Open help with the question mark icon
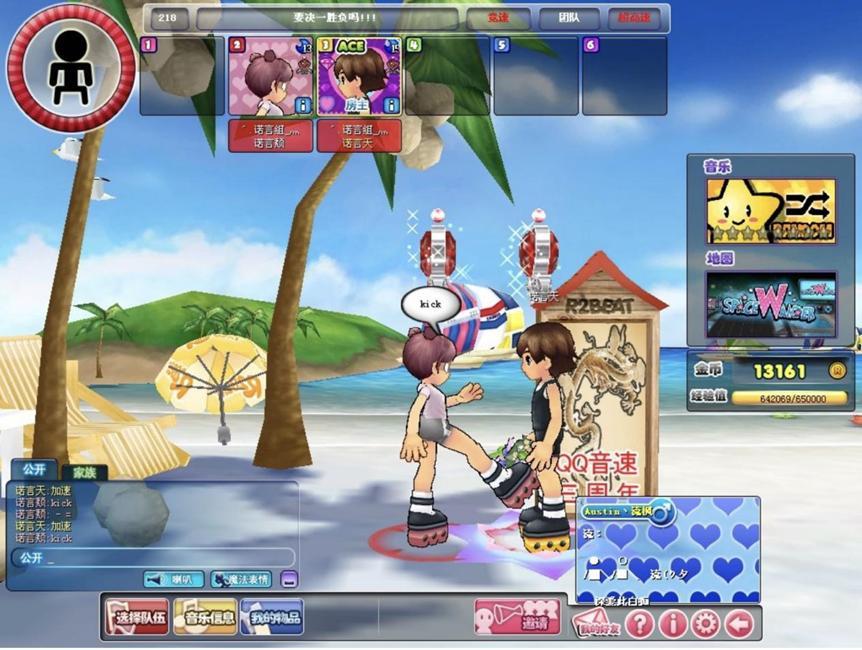This screenshot has width=862, height=650. pyautogui.click(x=639, y=624)
